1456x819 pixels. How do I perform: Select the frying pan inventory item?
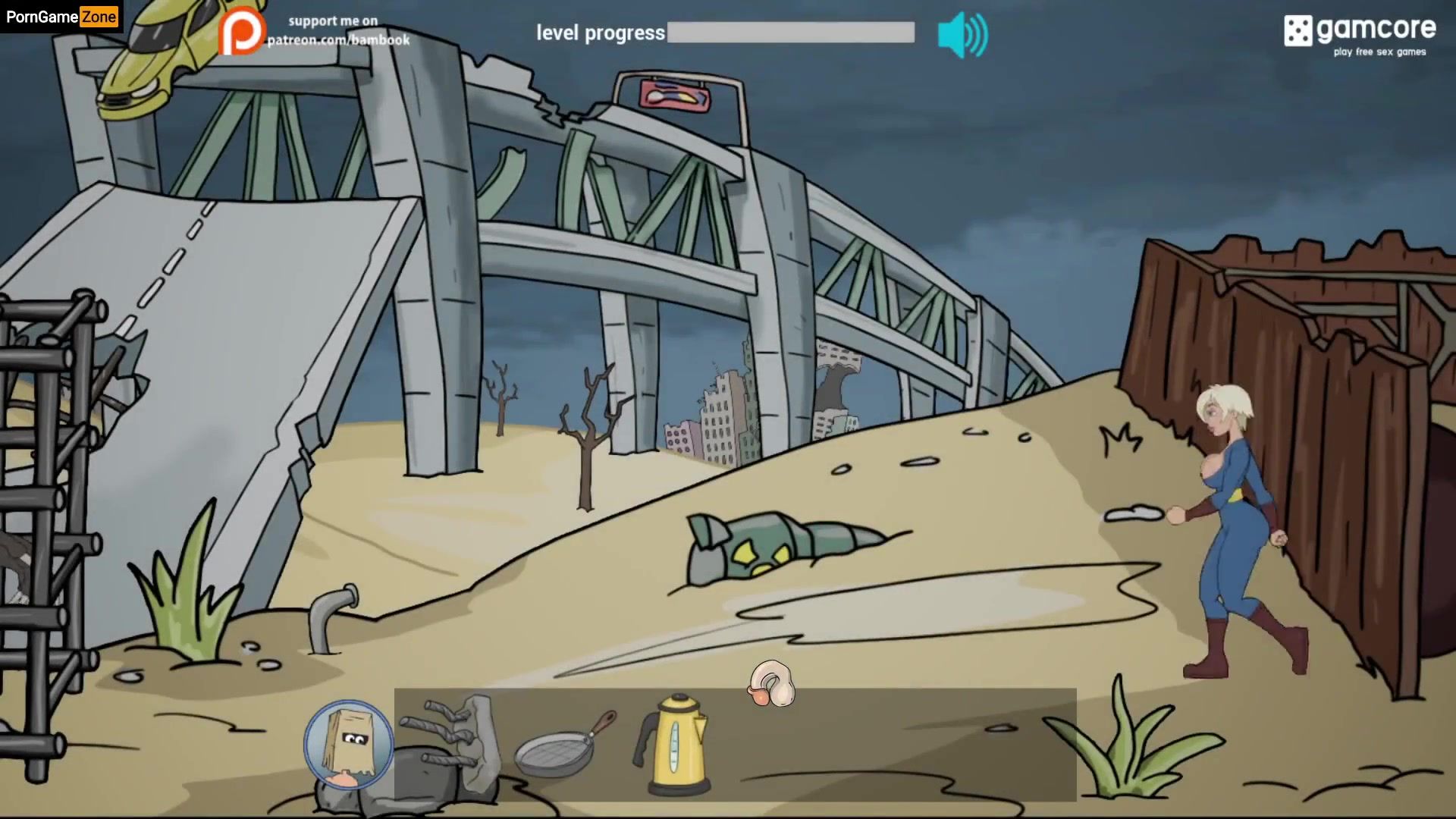click(563, 745)
